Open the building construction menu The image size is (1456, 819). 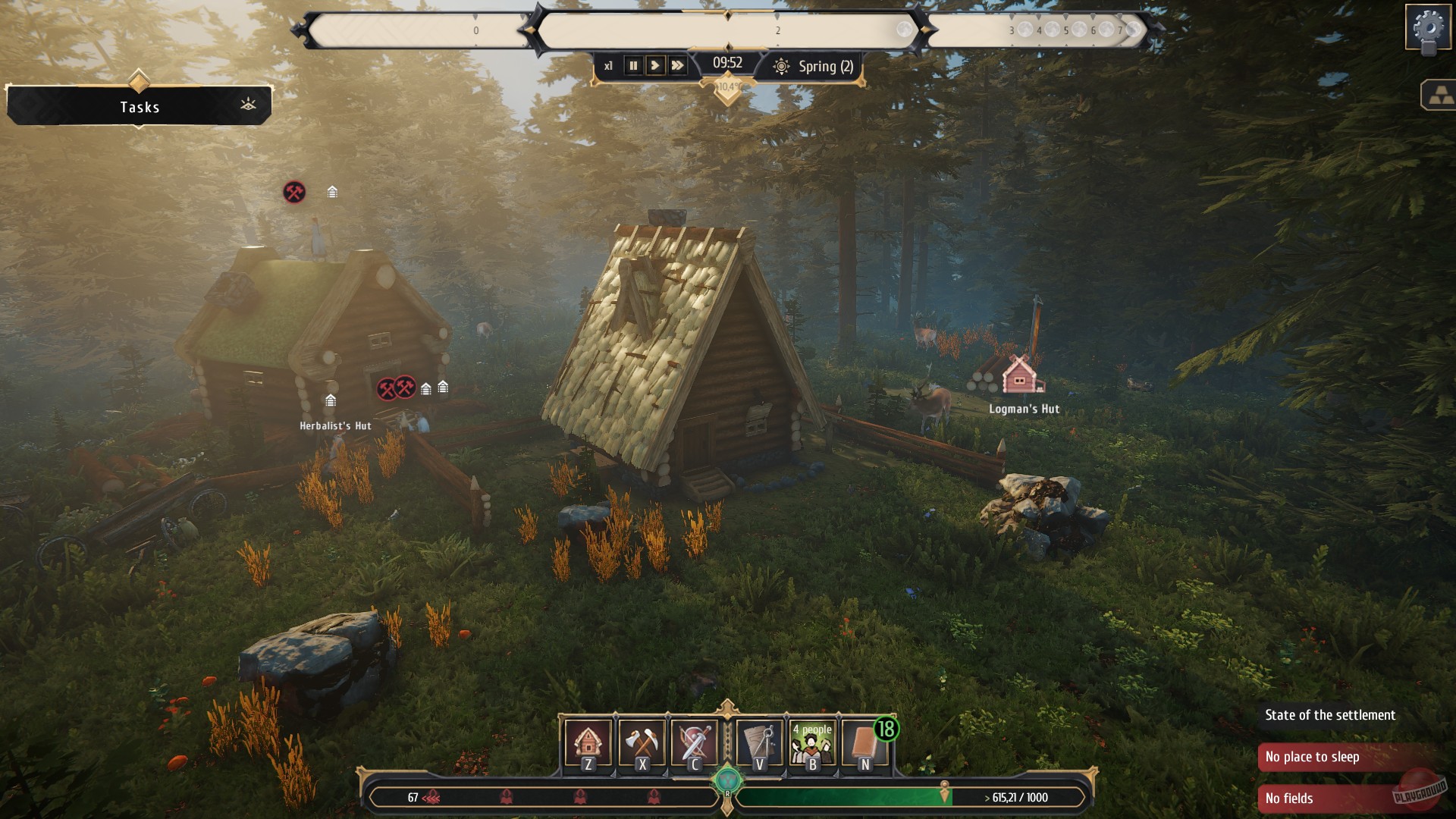coord(588,743)
